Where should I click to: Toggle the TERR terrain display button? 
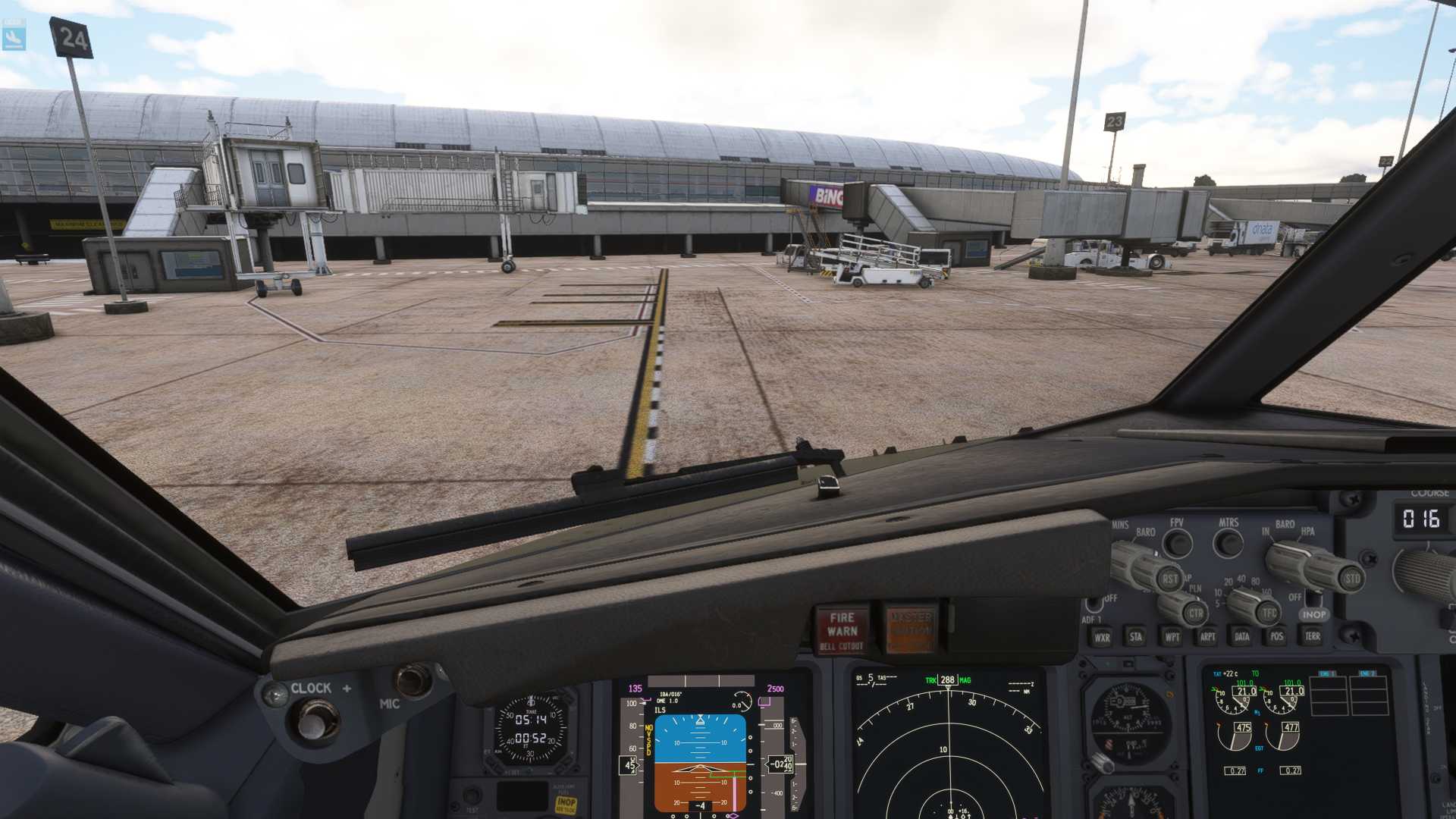pos(1313,636)
